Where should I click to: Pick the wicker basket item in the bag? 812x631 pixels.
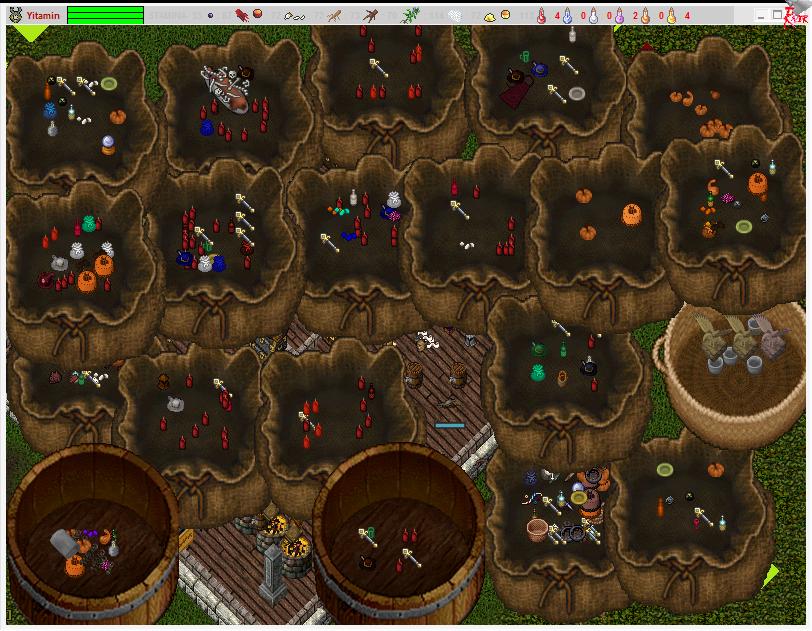point(539,529)
